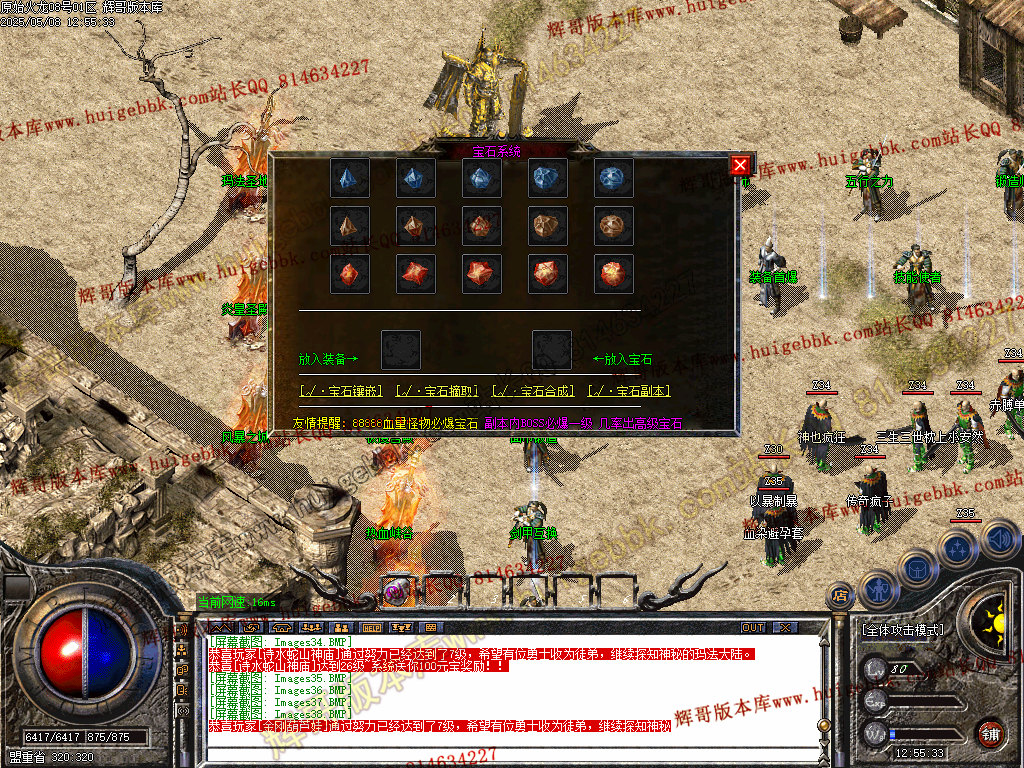The image size is (1024, 768).
Task: Close the gem system window
Action: (740, 165)
